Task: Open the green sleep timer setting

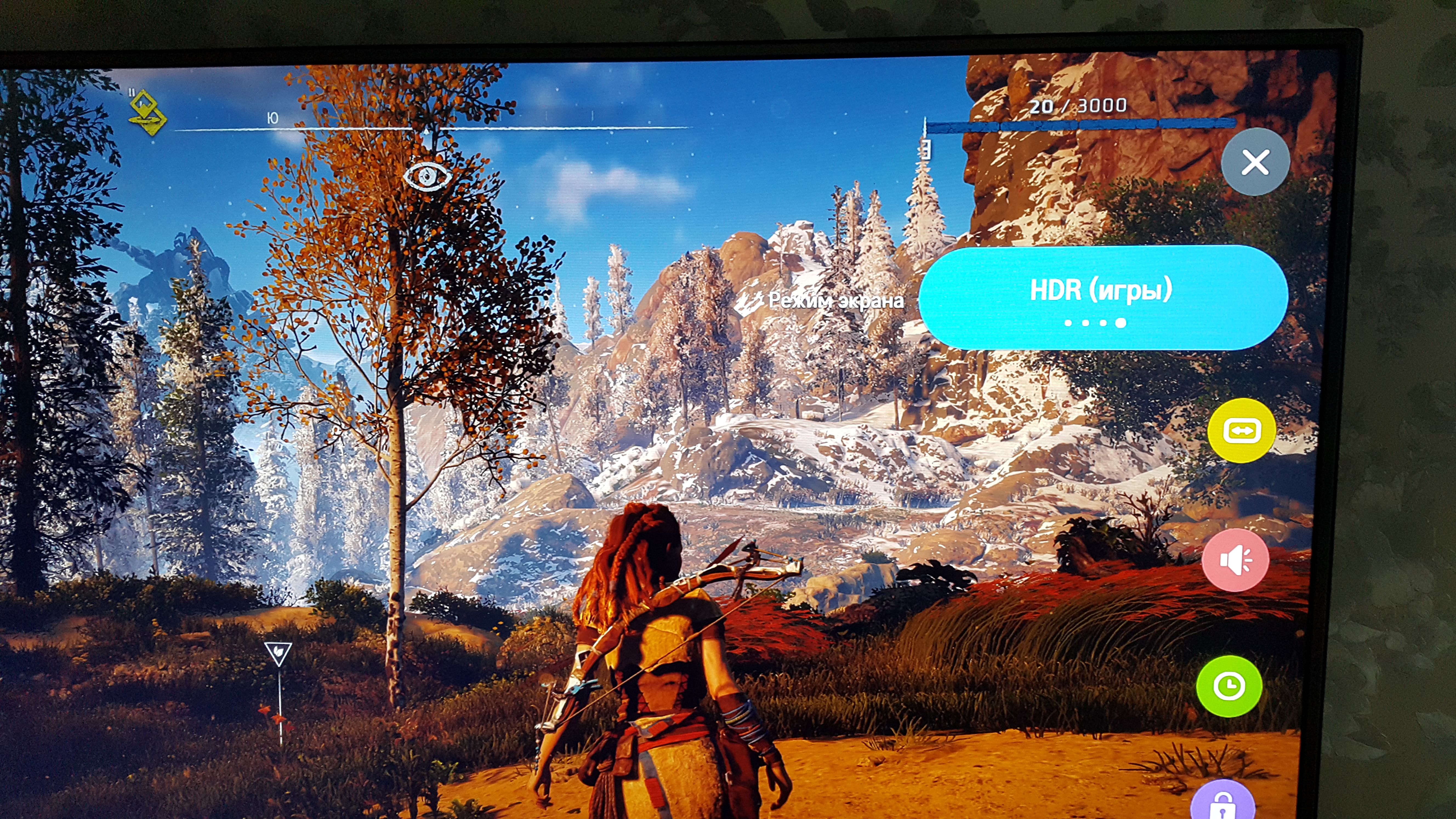Action: pos(1229,686)
